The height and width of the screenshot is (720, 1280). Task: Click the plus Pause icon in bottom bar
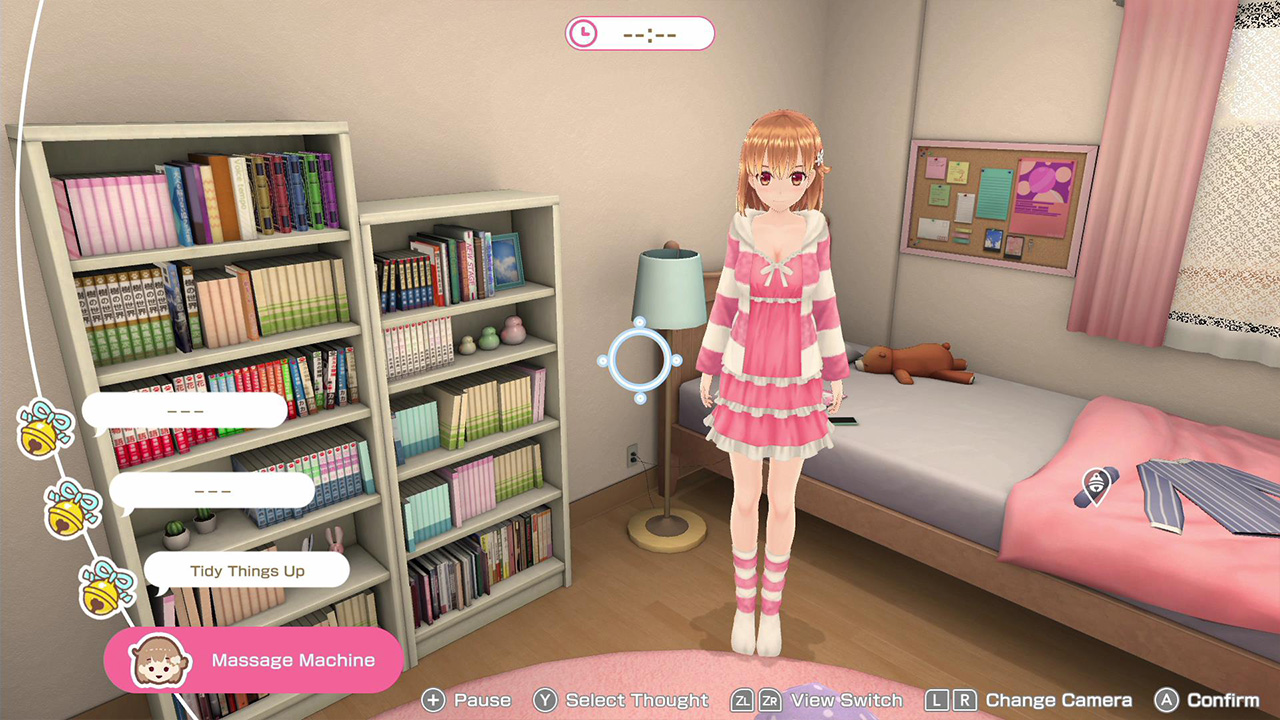pos(434,700)
